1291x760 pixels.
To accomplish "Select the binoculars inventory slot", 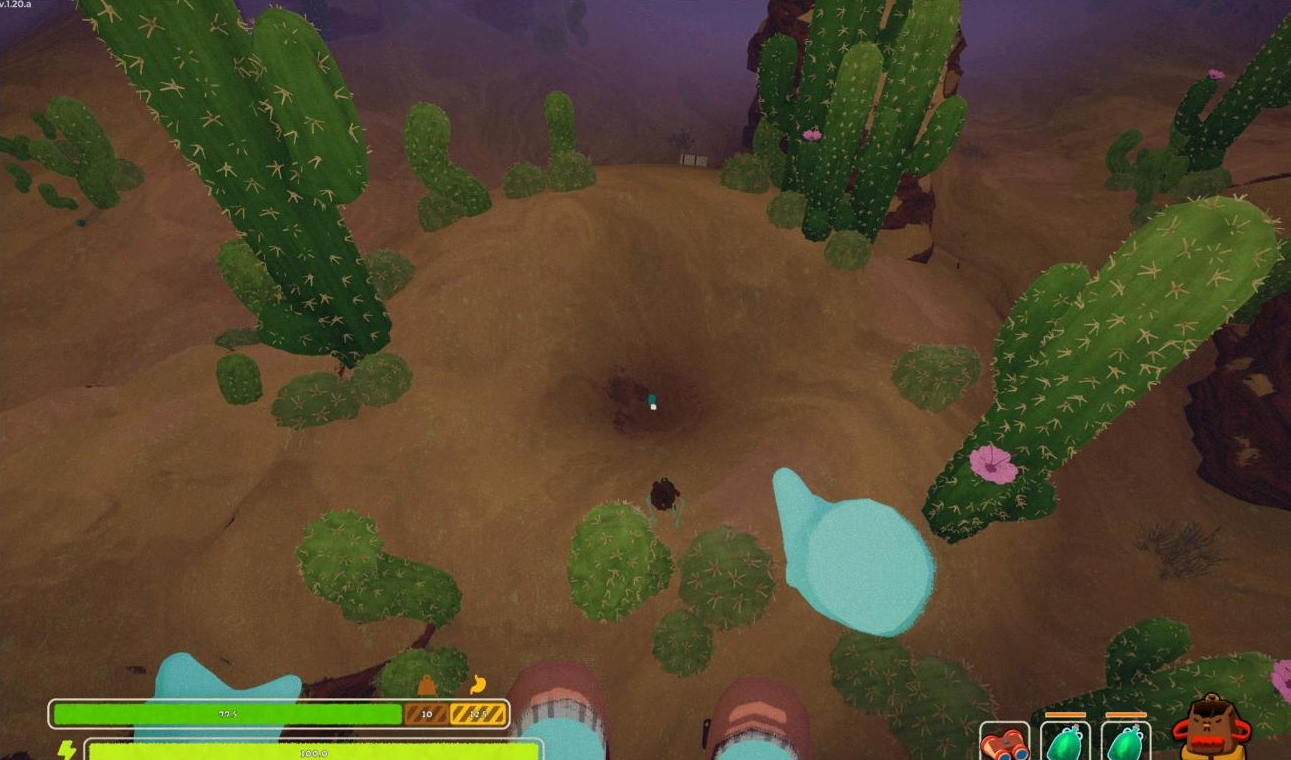I will click(x=1004, y=742).
